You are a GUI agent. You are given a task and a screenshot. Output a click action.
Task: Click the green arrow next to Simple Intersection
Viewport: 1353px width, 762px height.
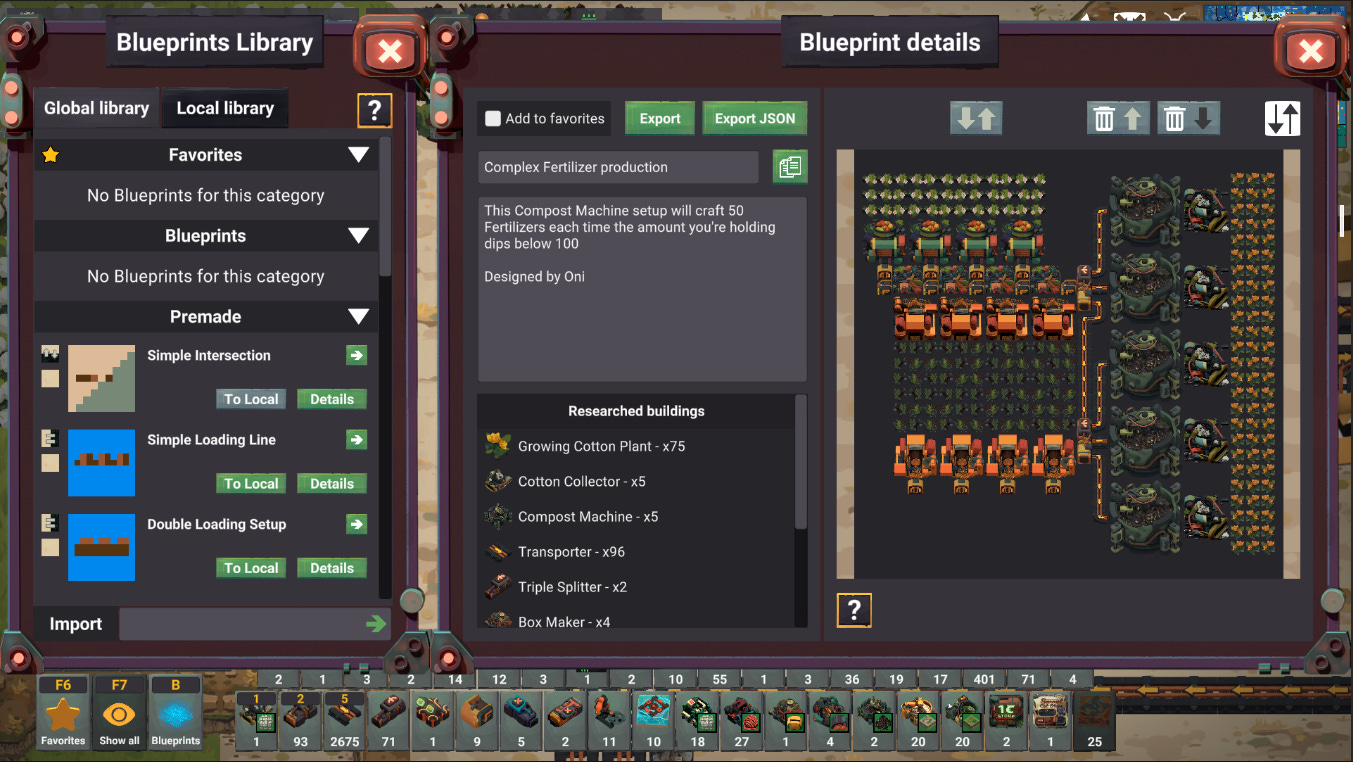(x=356, y=355)
